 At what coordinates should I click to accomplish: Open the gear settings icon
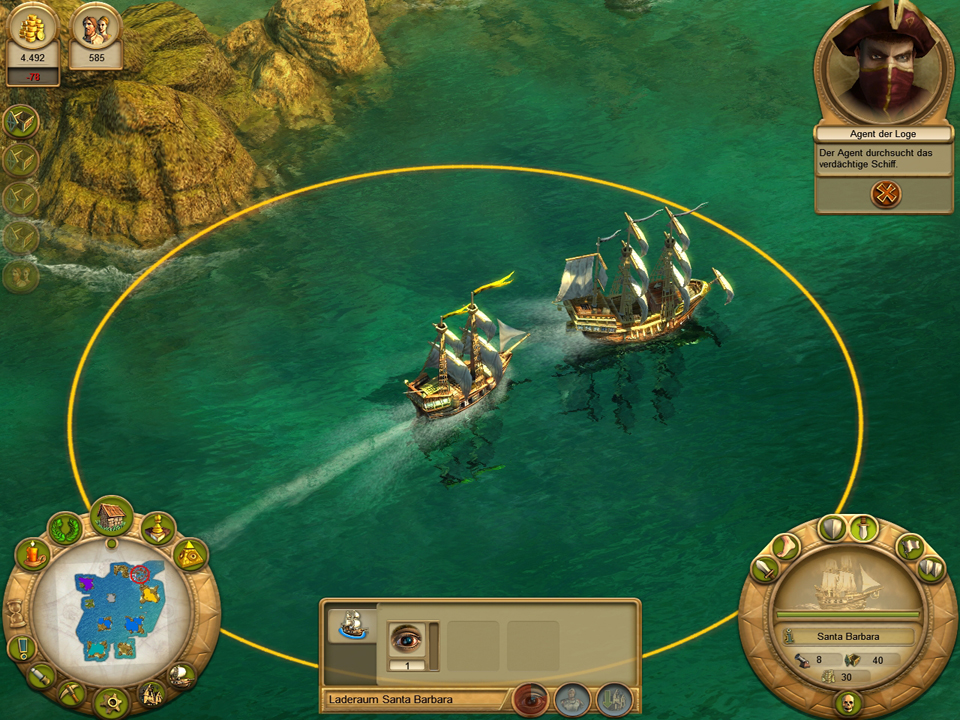pos(111,700)
